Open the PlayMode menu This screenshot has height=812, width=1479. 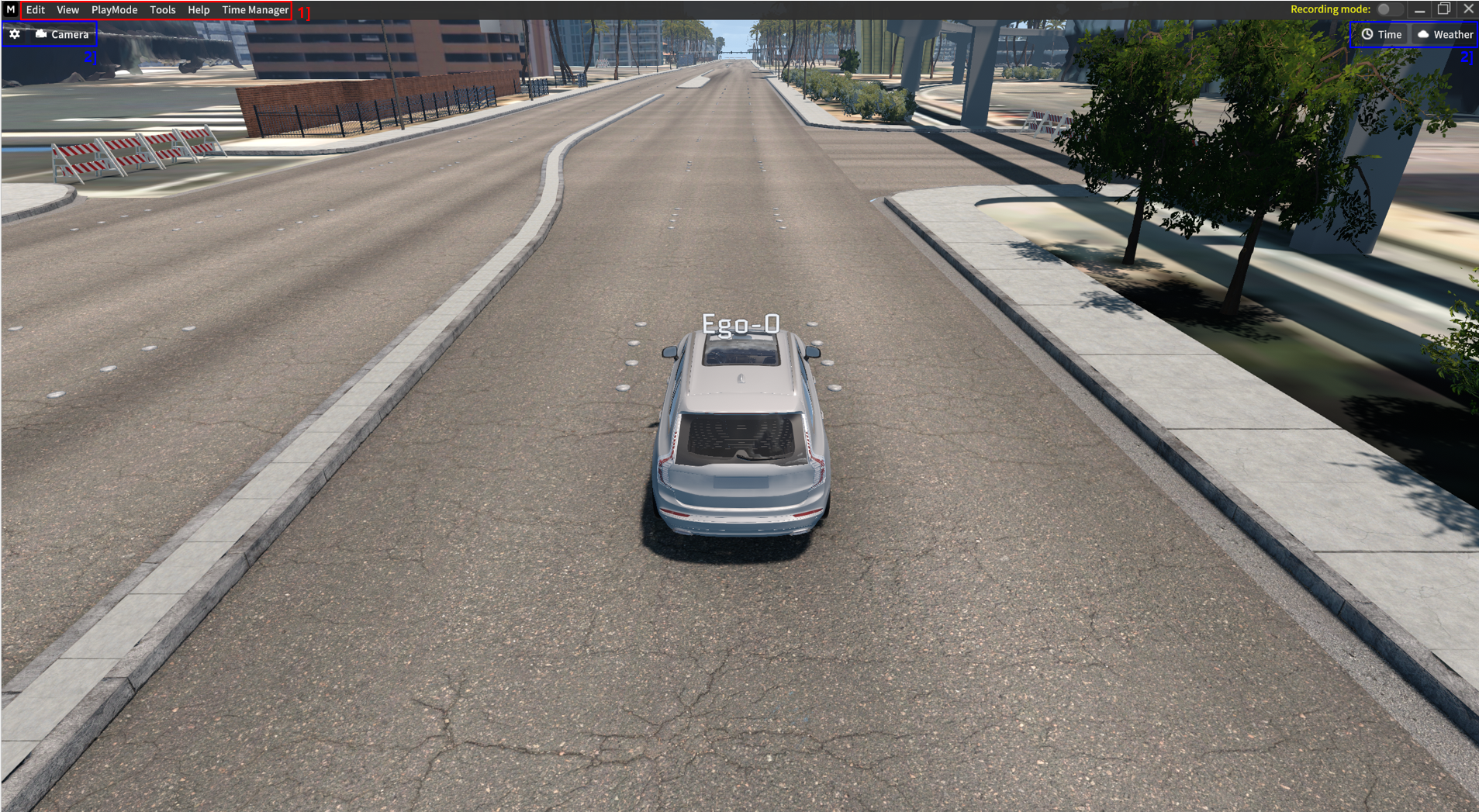click(114, 9)
